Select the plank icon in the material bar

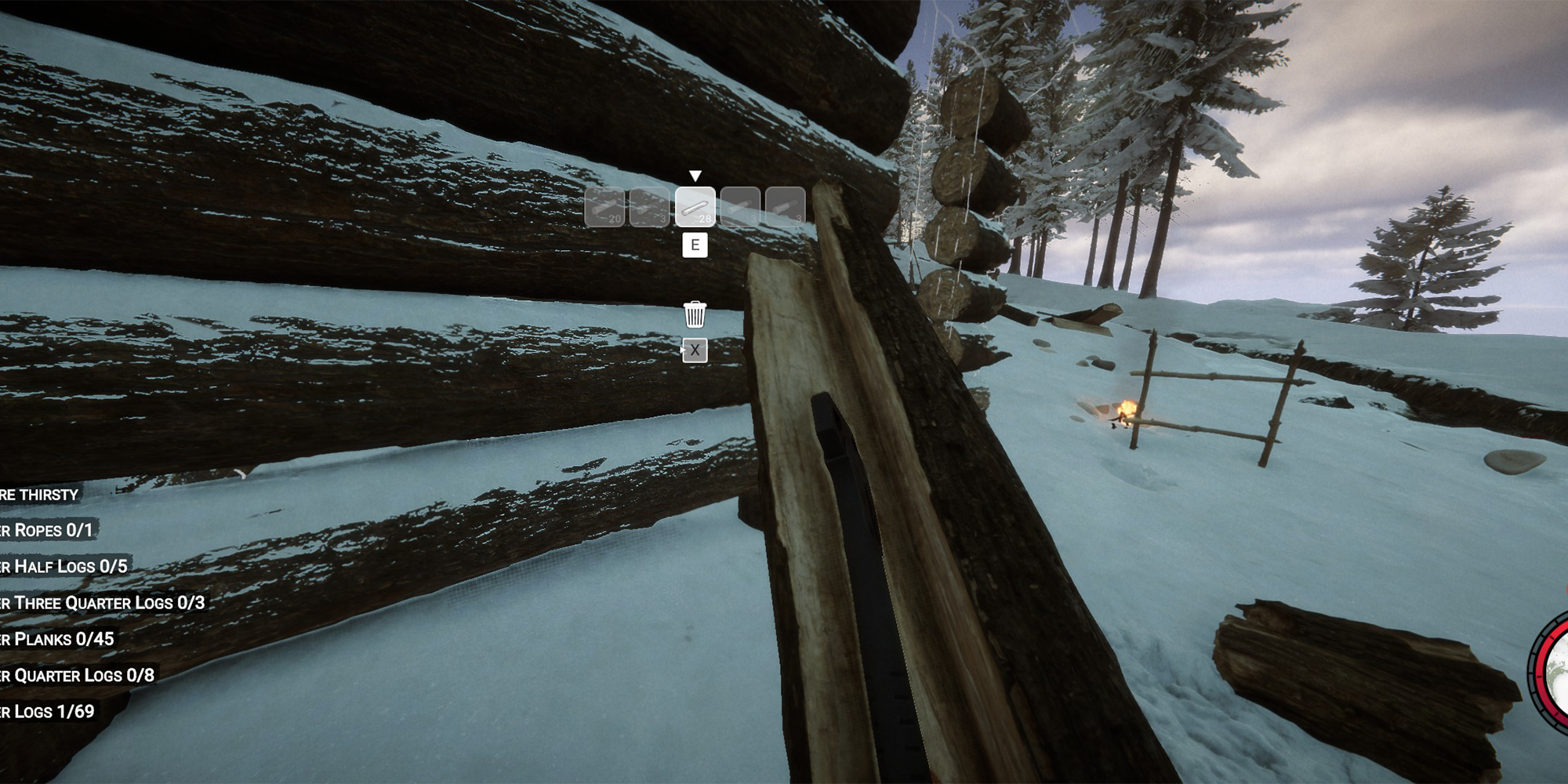pos(695,209)
